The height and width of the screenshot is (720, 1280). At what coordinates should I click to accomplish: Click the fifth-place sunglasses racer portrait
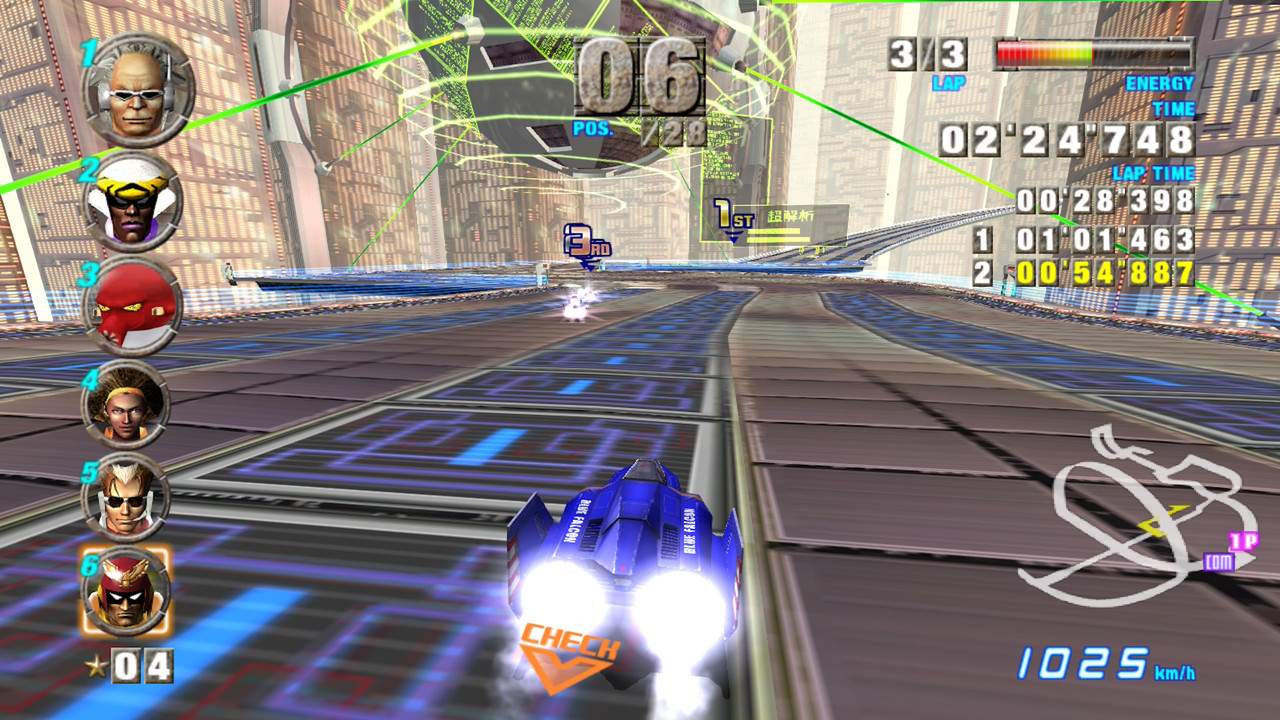pyautogui.click(x=126, y=496)
